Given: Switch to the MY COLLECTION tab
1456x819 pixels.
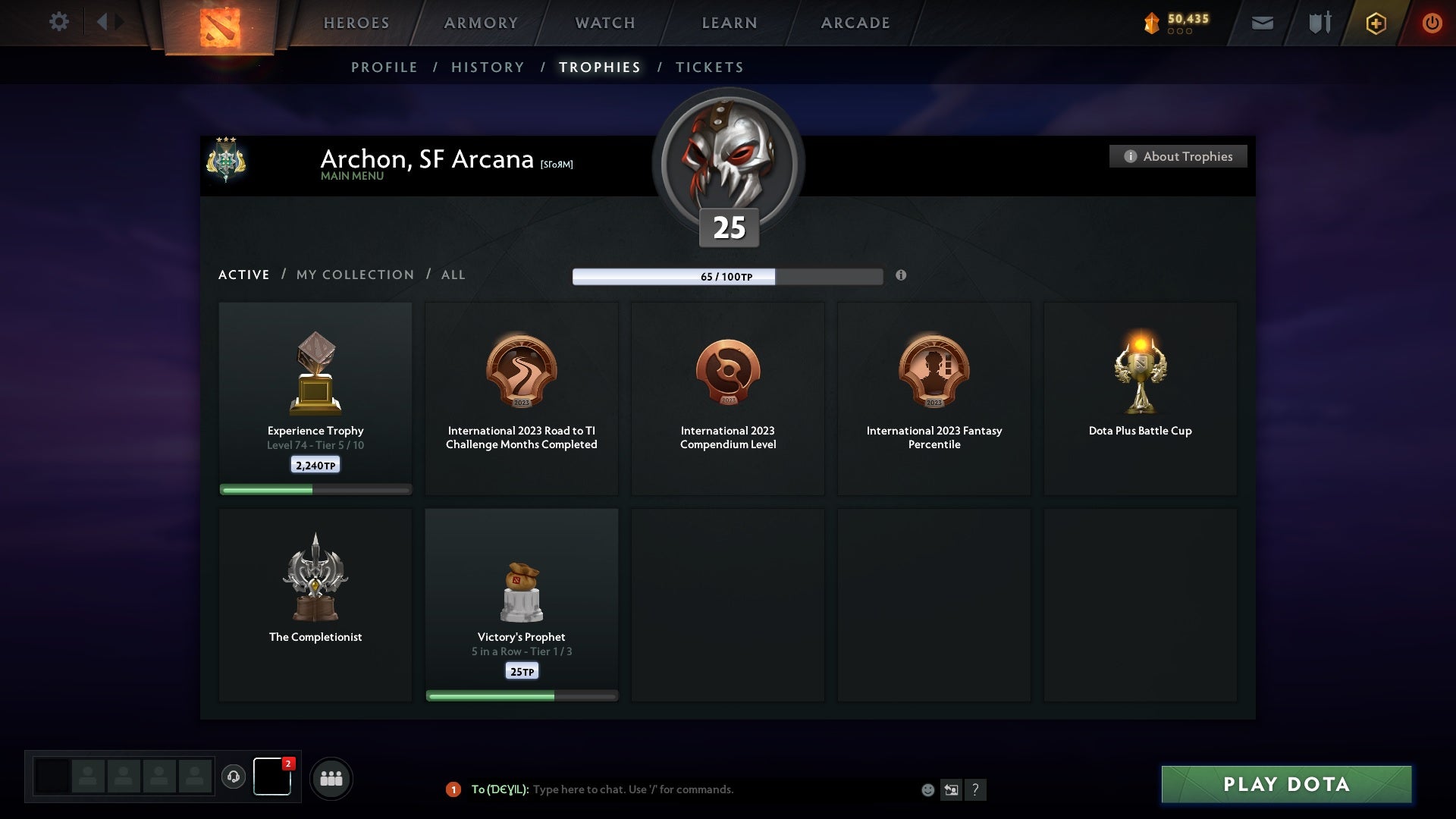Looking at the screenshot, I should pos(353,275).
